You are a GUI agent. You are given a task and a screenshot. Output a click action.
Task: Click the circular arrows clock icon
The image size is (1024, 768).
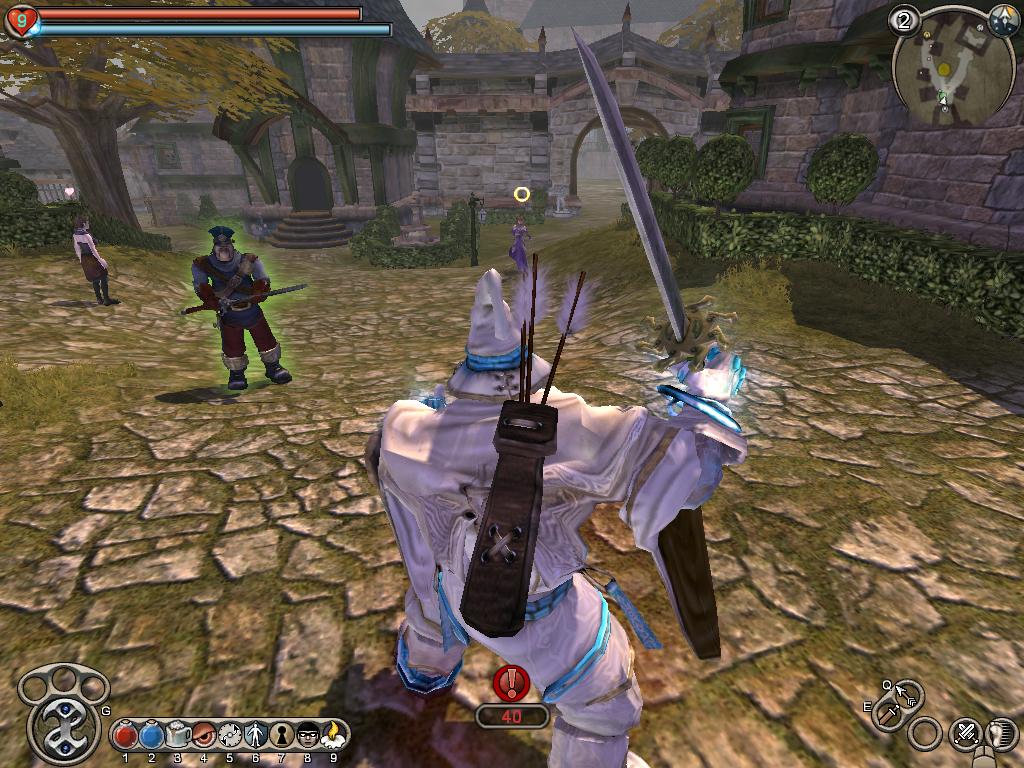pos(230,735)
